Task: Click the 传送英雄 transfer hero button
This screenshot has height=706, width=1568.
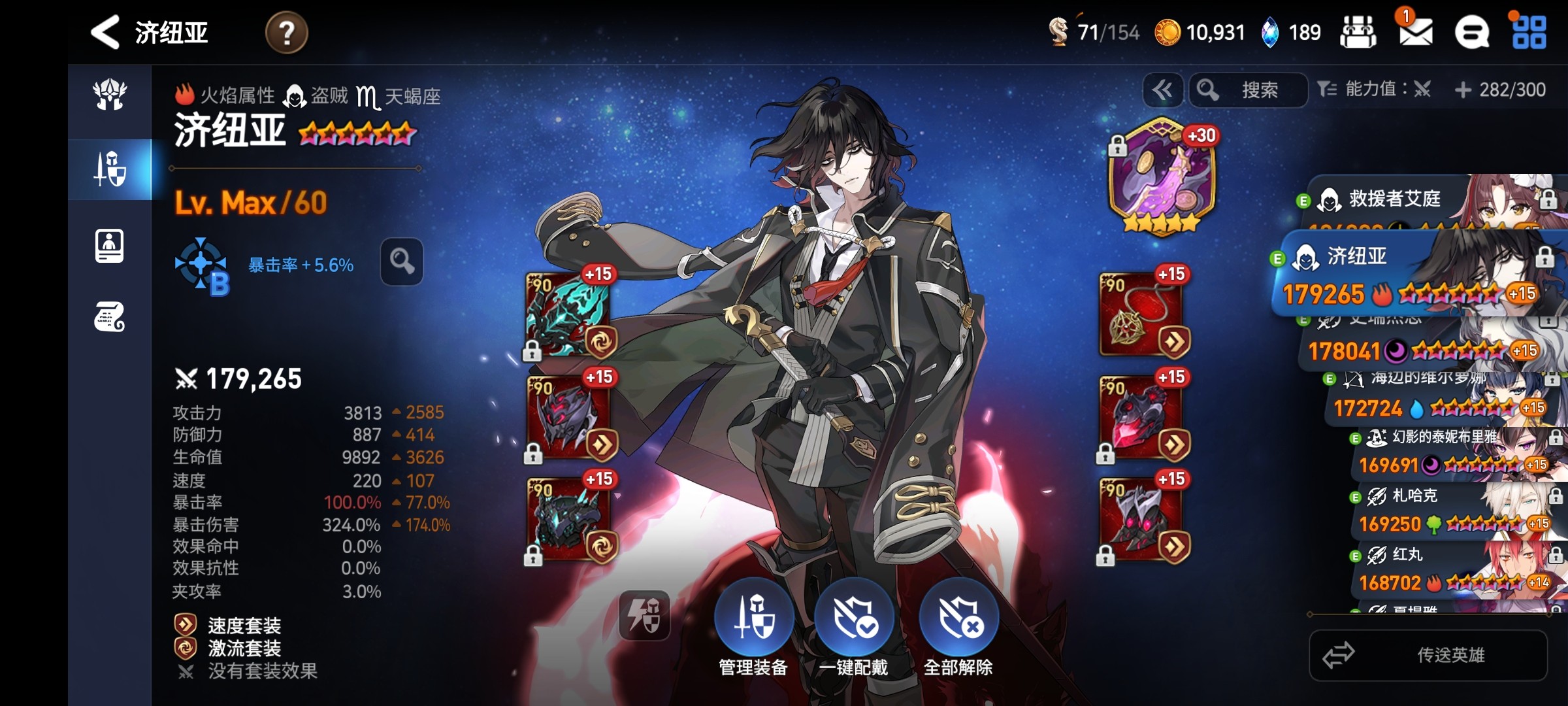Action: 1428,655
